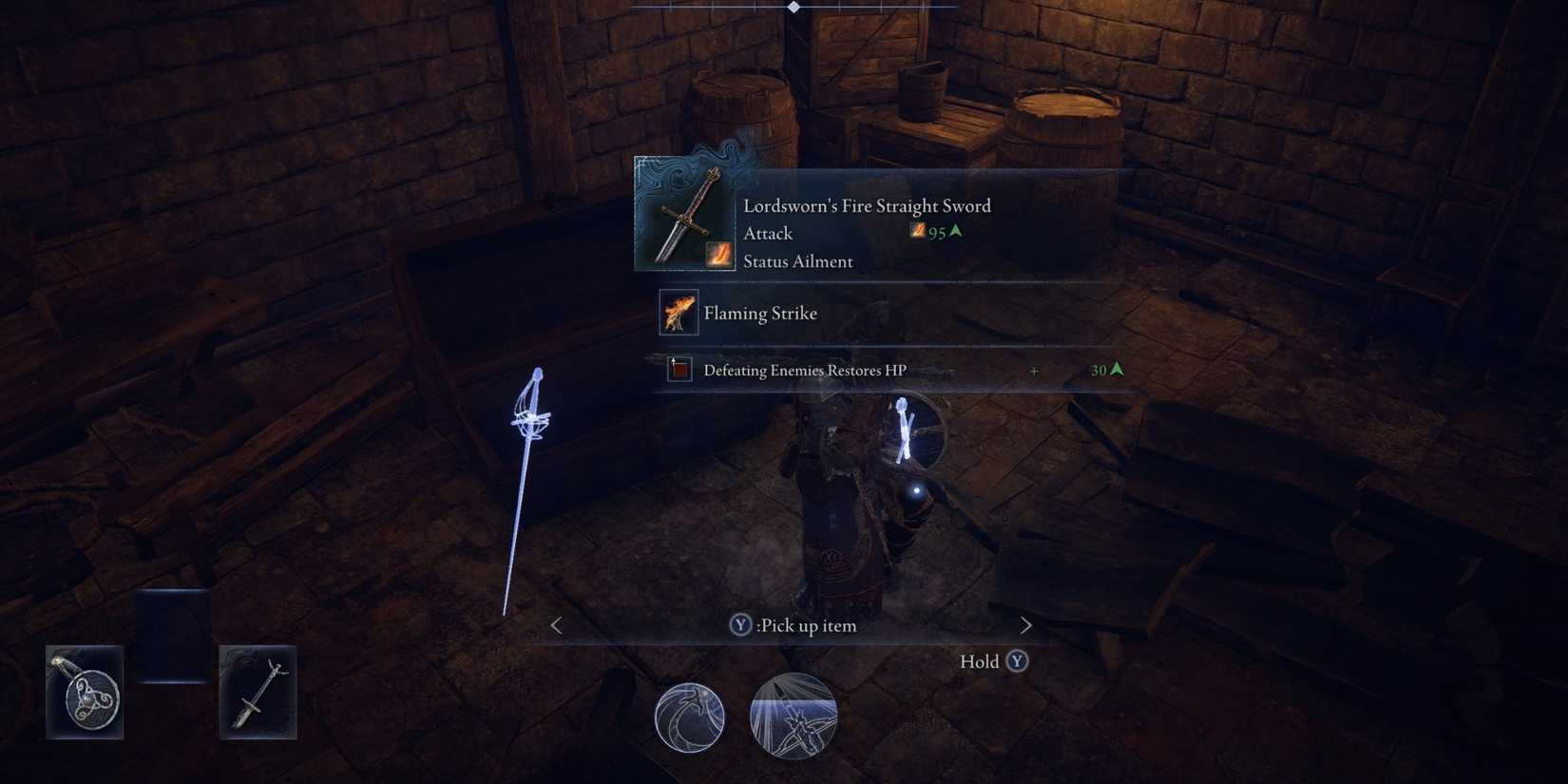Click the fire damage icon beside Attack
Screen dimensions: 1568x784
916,230
